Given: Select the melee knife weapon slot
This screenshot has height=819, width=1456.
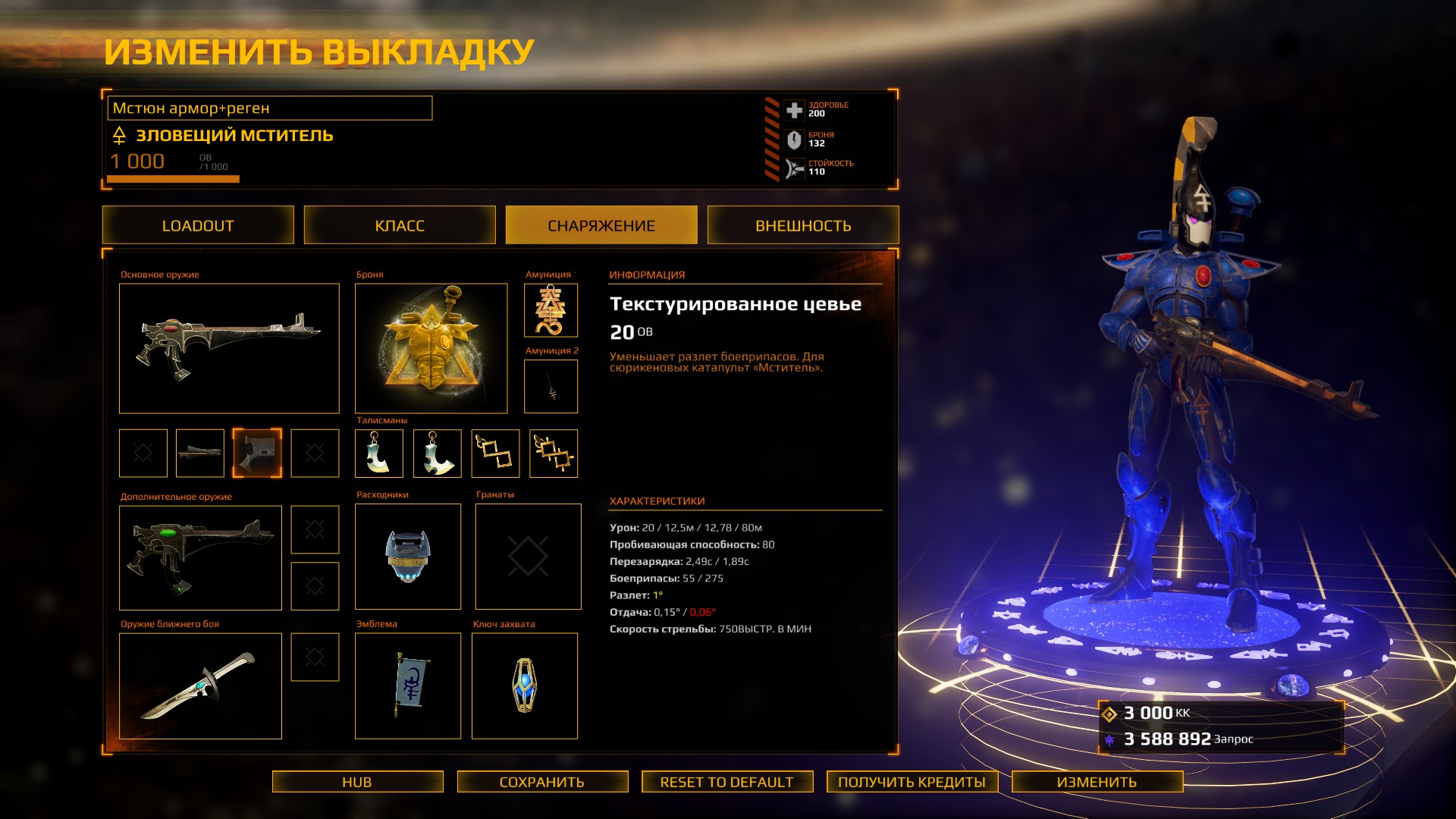Looking at the screenshot, I should (200, 686).
